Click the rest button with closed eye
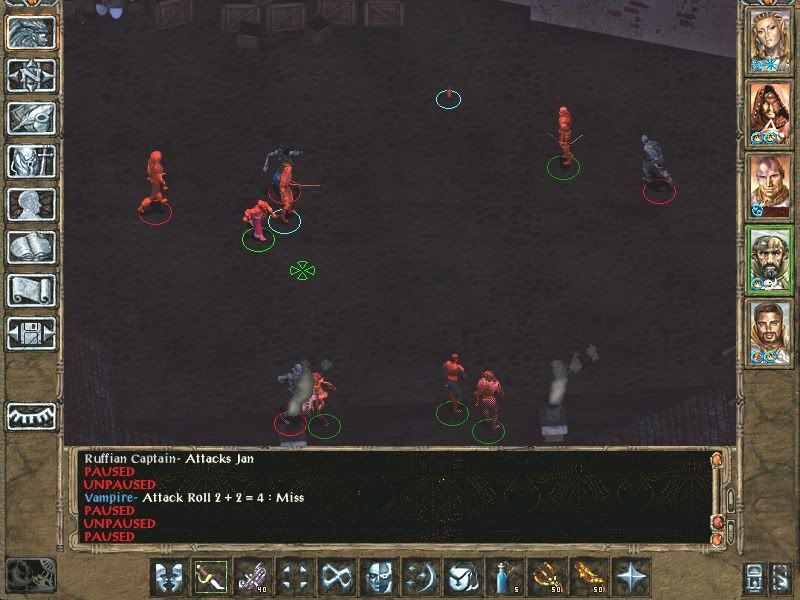 31,415
